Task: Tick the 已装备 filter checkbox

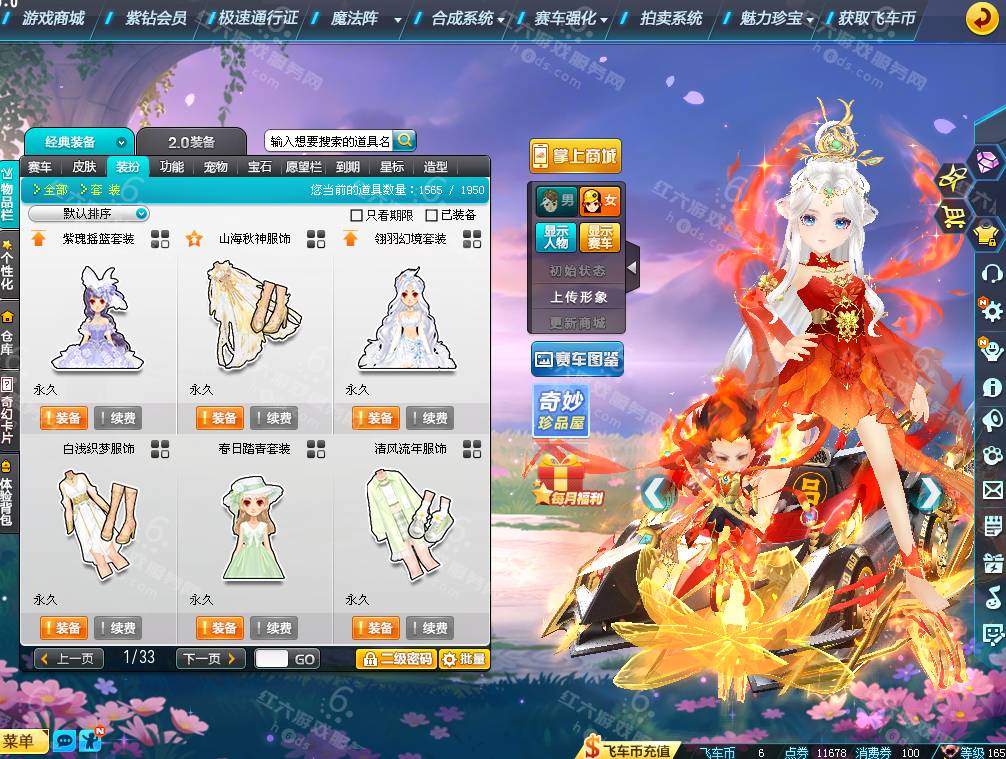Action: (432, 215)
